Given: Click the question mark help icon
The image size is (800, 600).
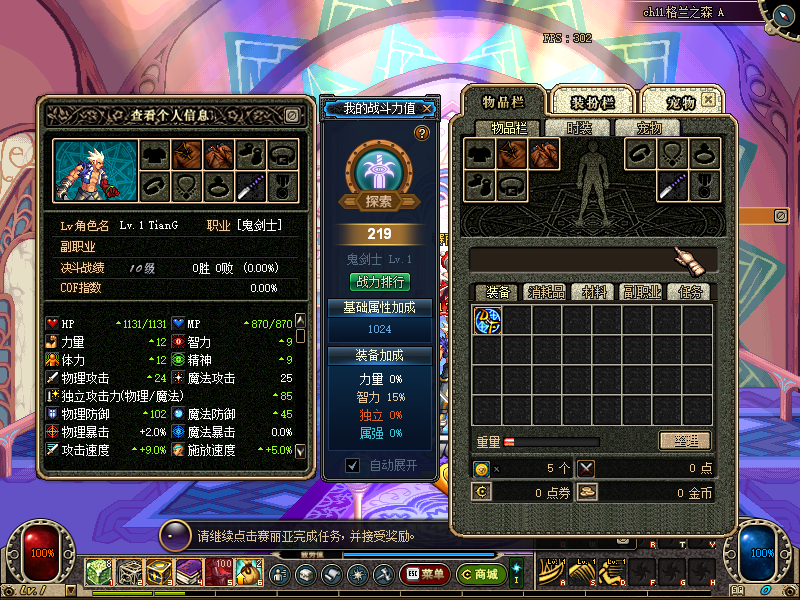Looking at the screenshot, I should [x=422, y=133].
